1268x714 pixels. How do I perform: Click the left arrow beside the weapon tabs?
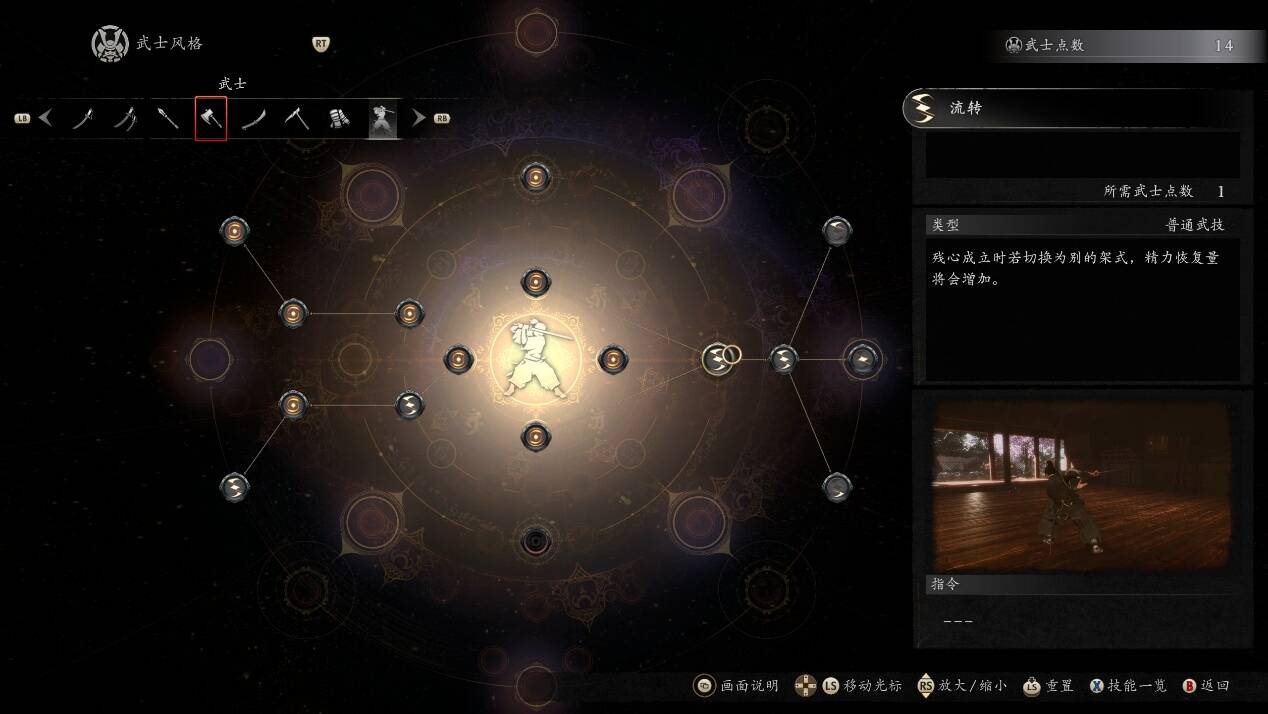[x=46, y=118]
